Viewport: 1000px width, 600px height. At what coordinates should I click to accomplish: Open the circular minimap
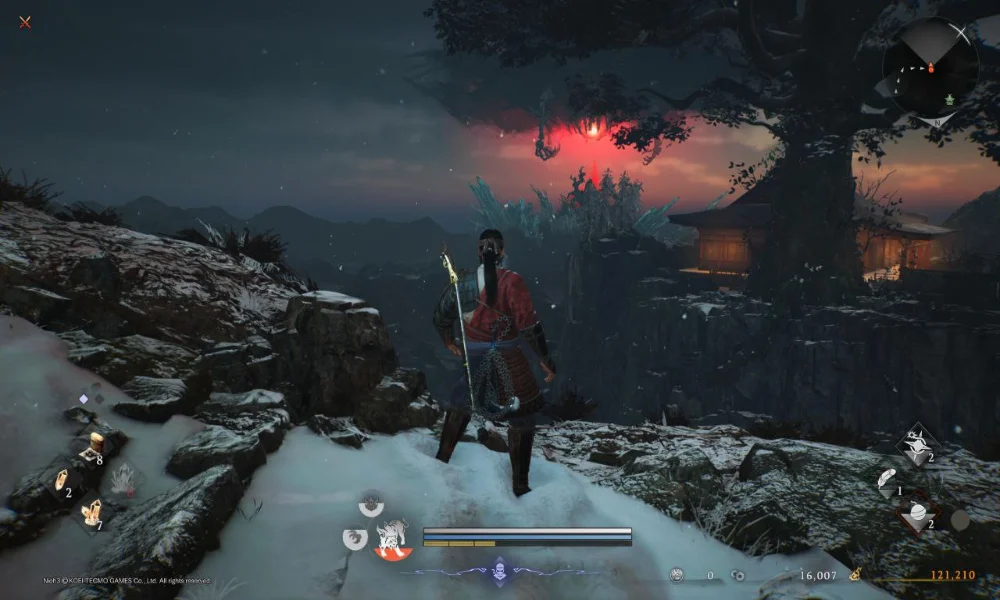930,68
